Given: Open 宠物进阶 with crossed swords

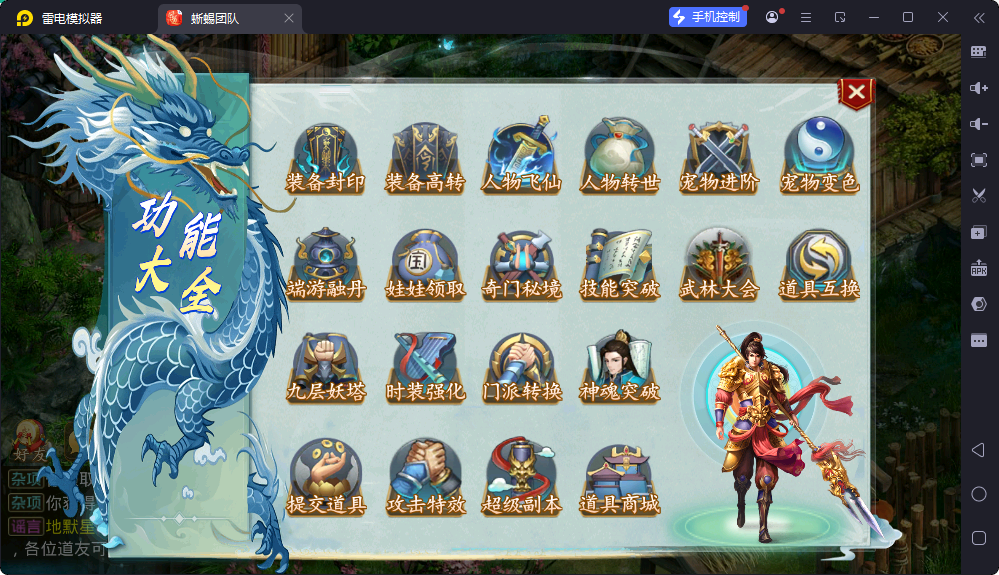Looking at the screenshot, I should (x=718, y=159).
